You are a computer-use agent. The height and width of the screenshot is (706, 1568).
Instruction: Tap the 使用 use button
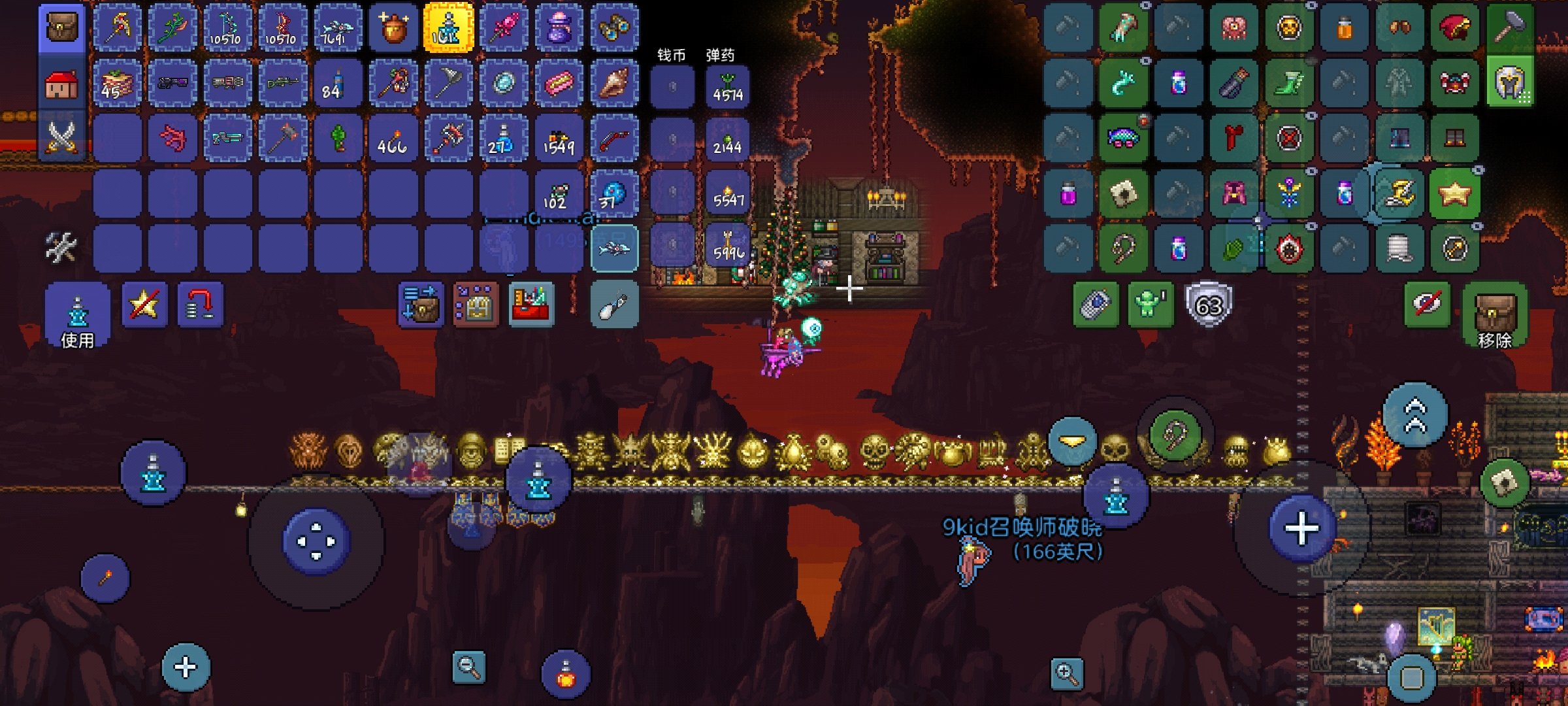(77, 316)
